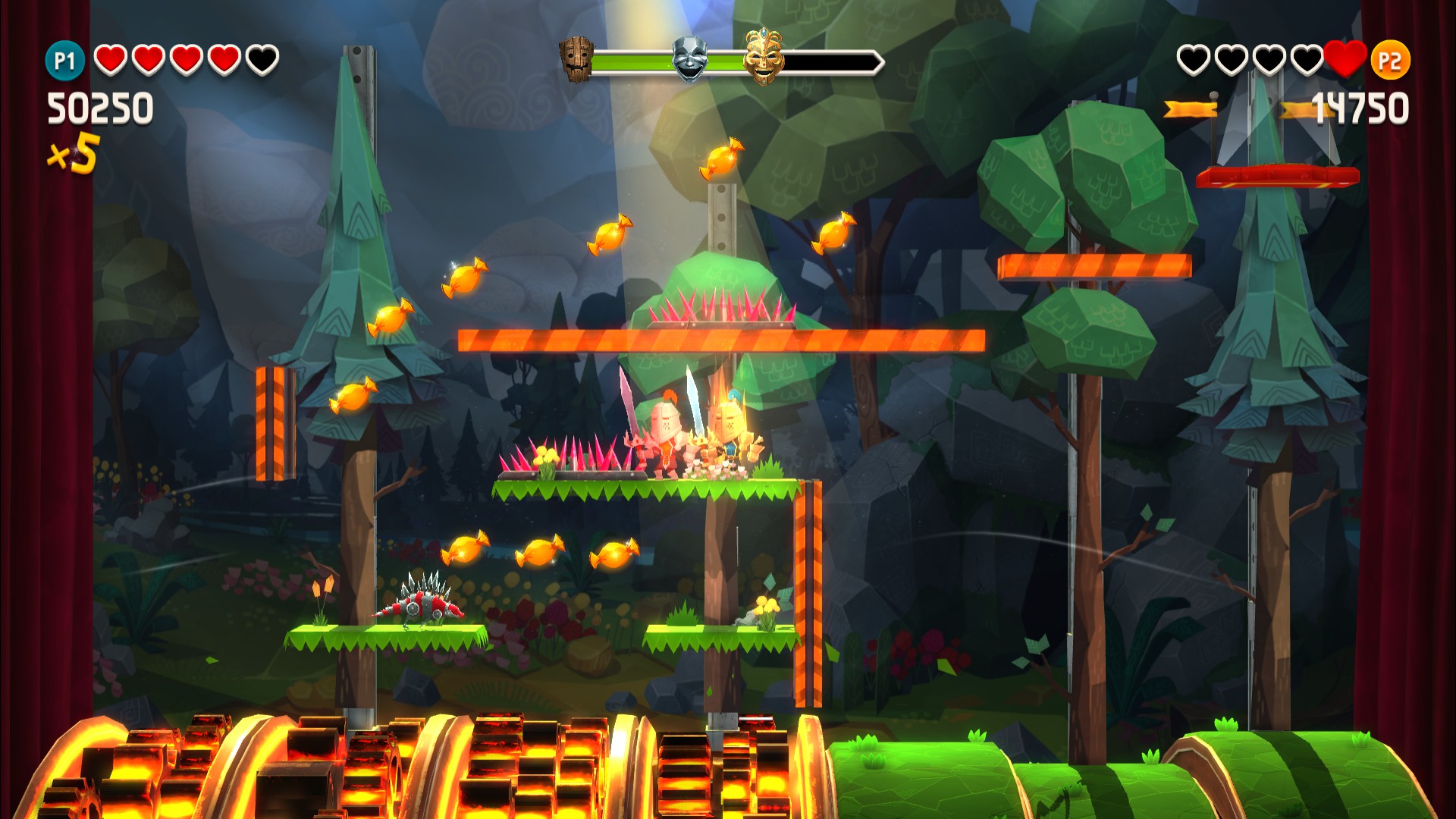Click the orange P2 player badge

pyautogui.click(x=1389, y=61)
